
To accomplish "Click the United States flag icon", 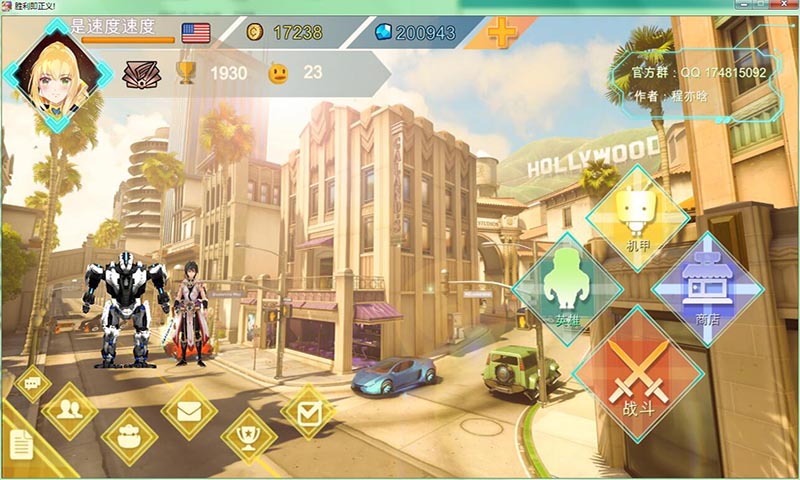I will [197, 33].
